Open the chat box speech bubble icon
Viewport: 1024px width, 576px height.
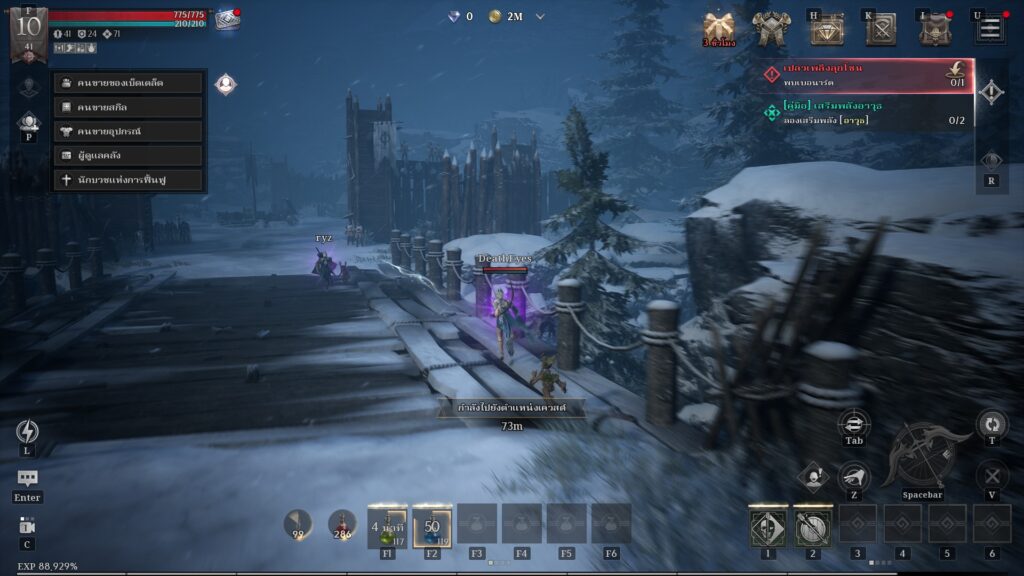point(27,480)
